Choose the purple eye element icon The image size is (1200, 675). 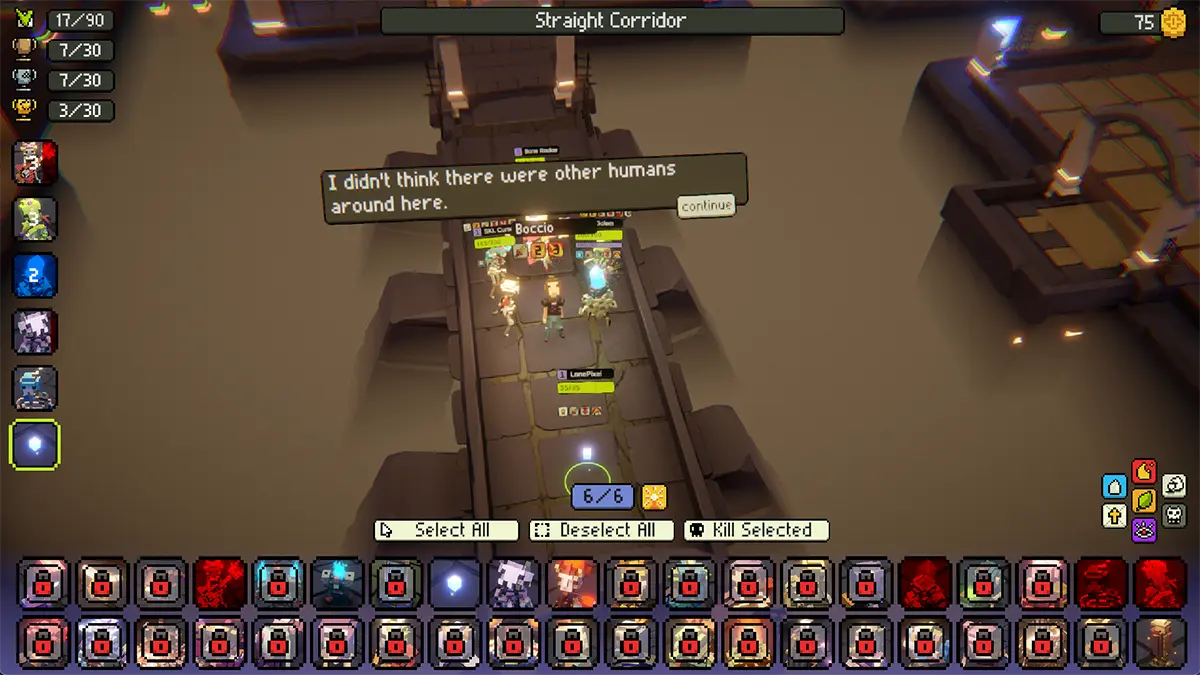pos(1144,529)
